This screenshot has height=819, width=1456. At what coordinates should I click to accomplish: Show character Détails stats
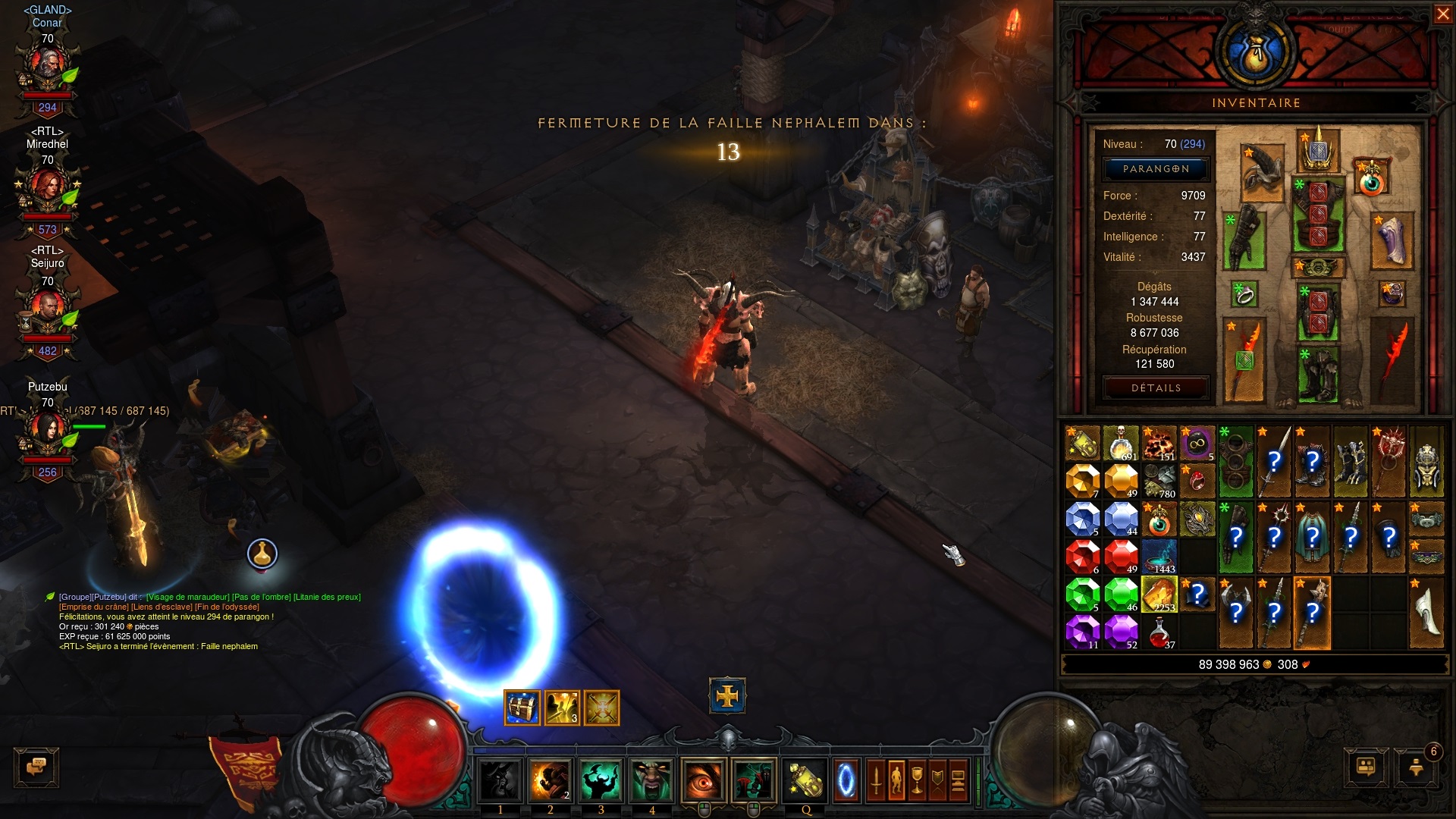pos(1156,388)
